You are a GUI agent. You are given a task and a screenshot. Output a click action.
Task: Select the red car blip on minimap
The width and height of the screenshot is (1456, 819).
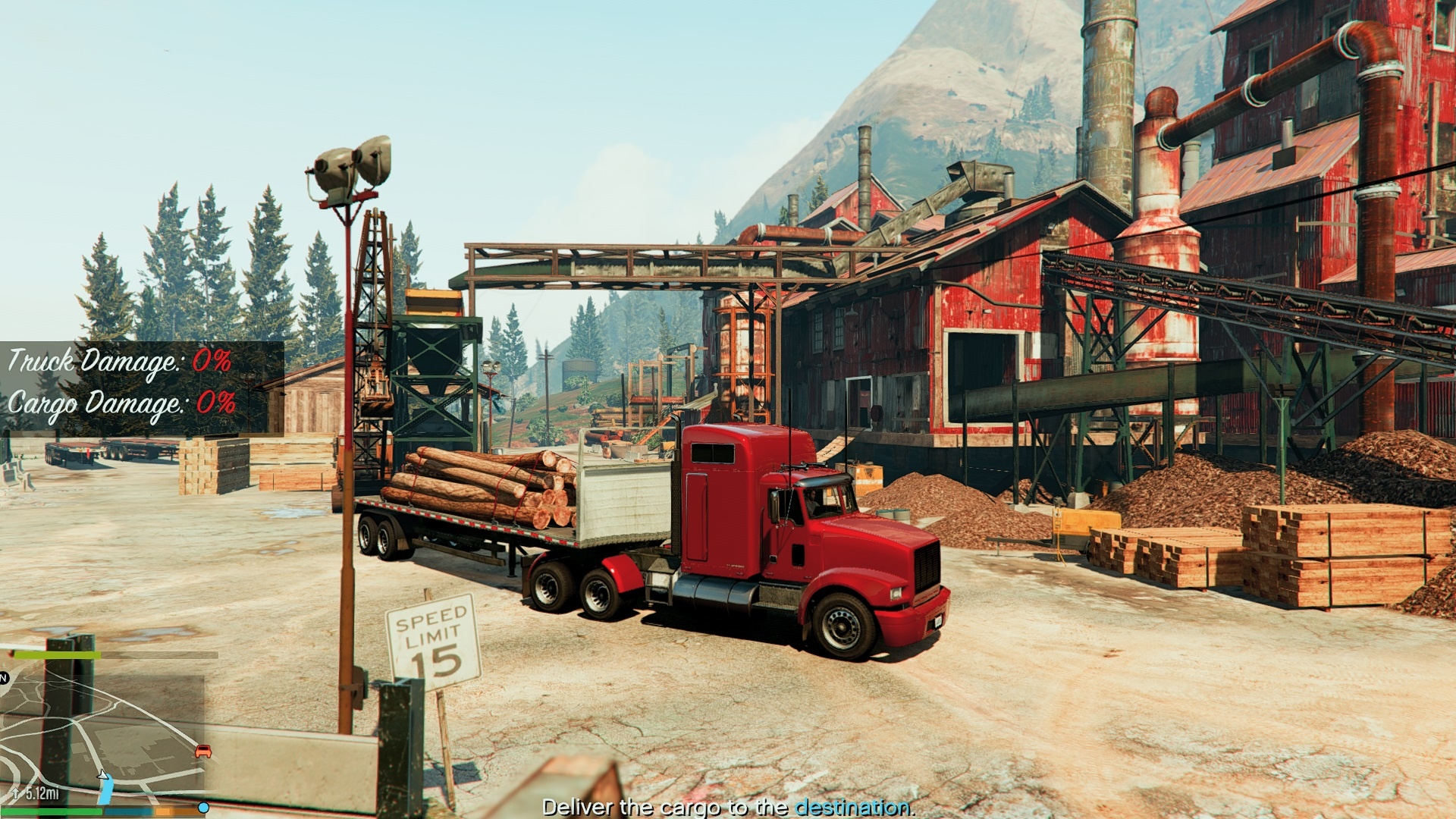click(203, 752)
